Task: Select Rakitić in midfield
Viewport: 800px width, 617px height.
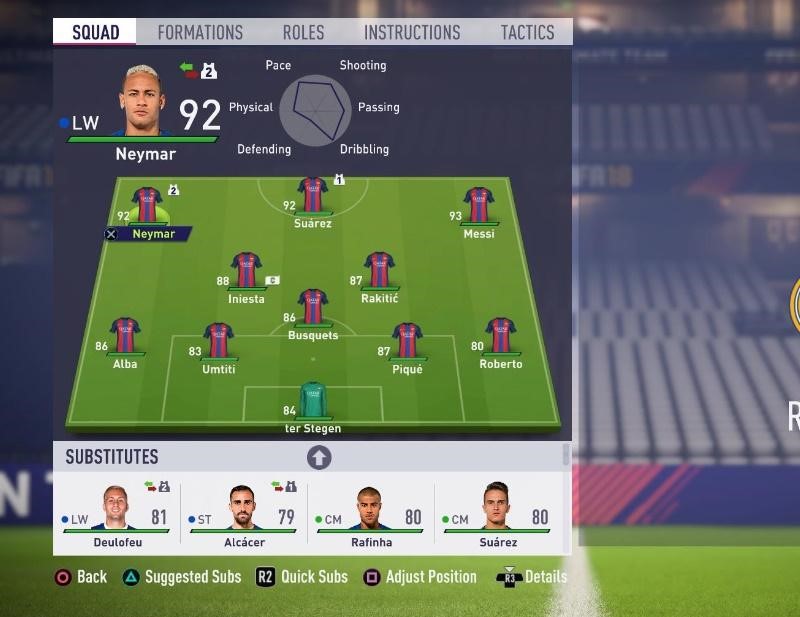Action: (379, 272)
